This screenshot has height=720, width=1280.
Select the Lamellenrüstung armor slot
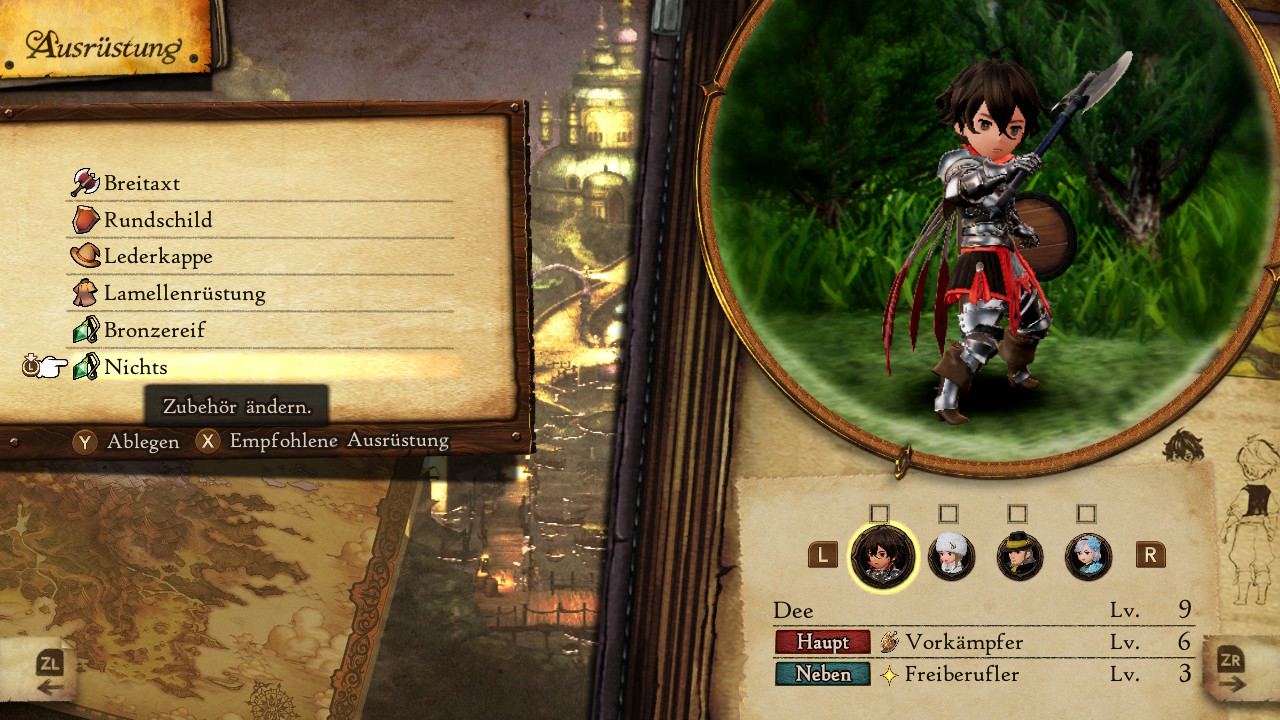184,294
